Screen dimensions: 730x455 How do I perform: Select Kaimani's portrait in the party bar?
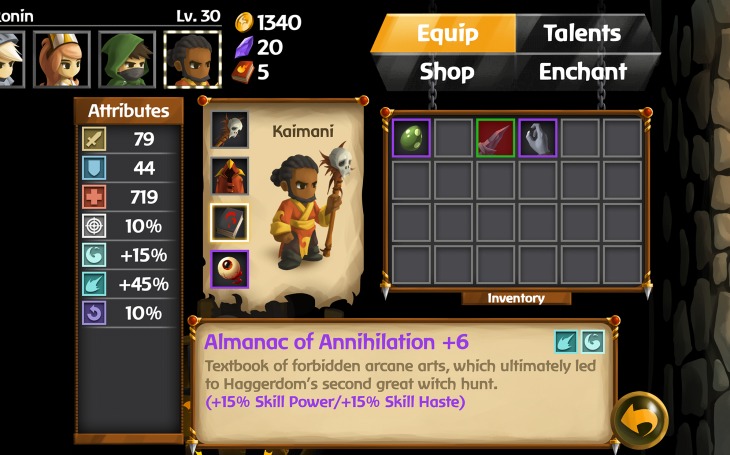click(x=187, y=59)
